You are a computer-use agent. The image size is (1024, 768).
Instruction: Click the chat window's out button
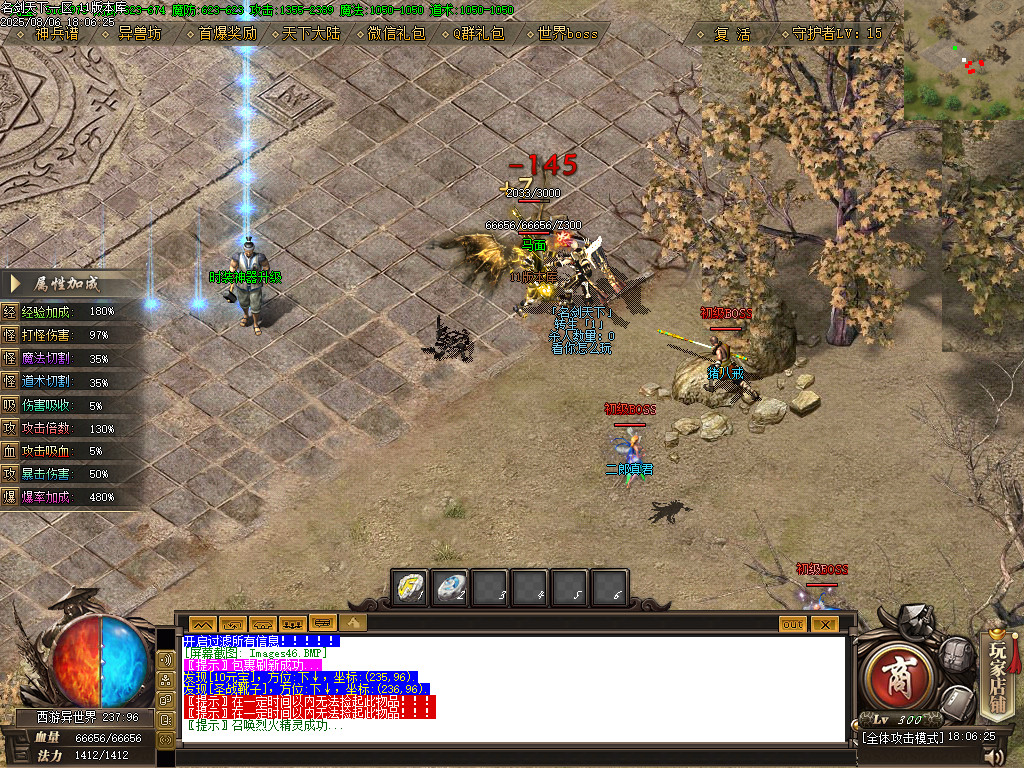[x=792, y=623]
